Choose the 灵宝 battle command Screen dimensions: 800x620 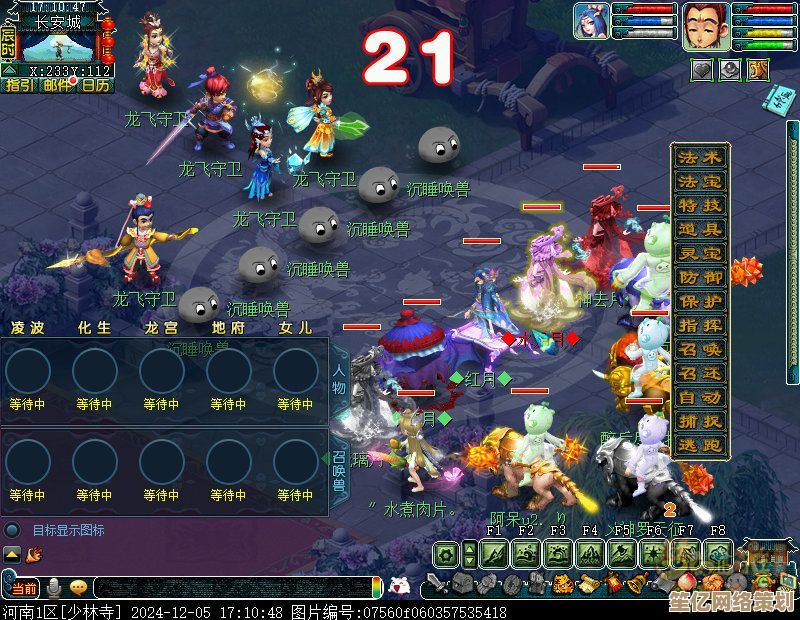click(699, 253)
